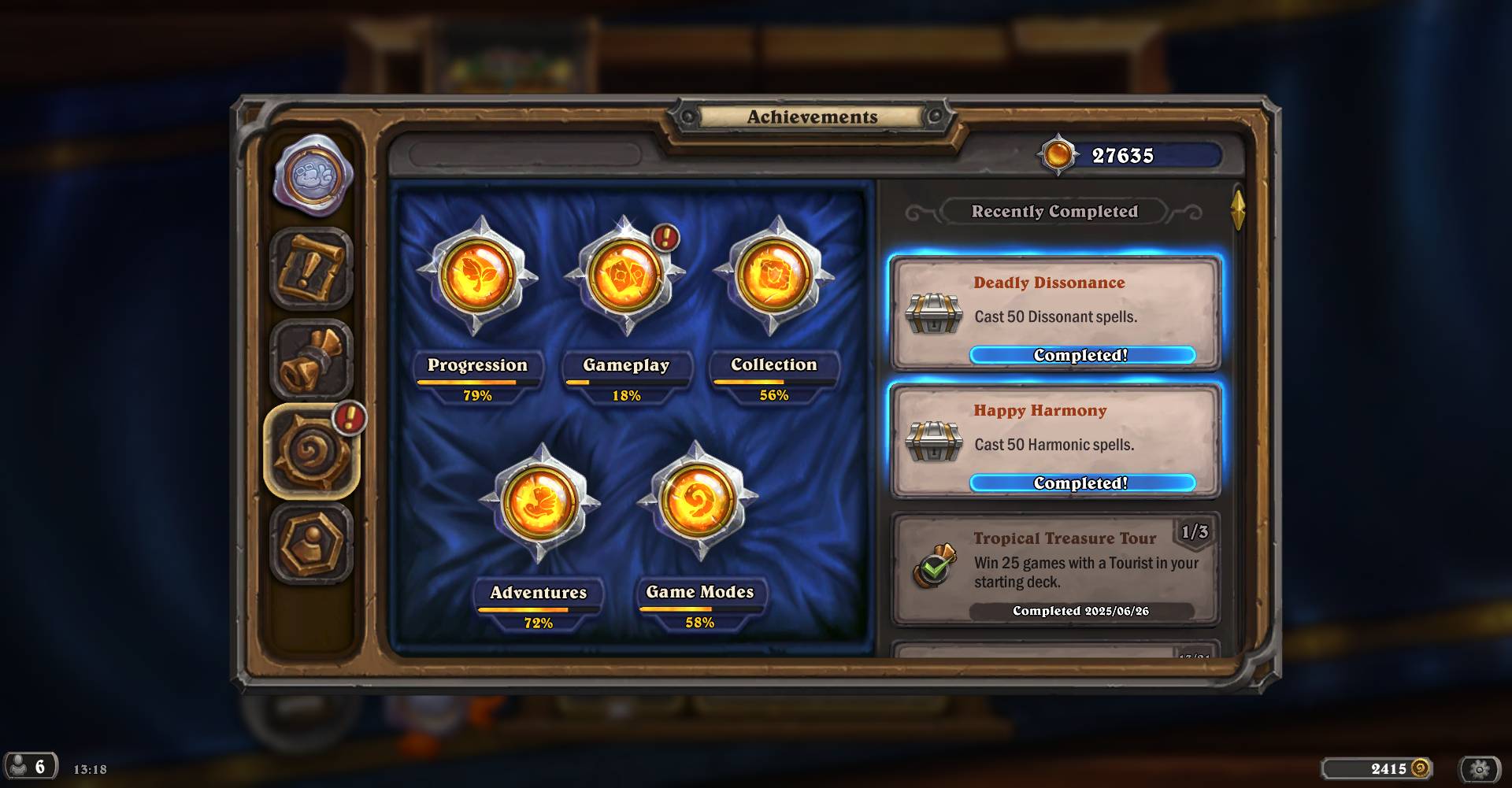Open the Game Modes achievements category
The image size is (1512, 788).
tap(699, 502)
